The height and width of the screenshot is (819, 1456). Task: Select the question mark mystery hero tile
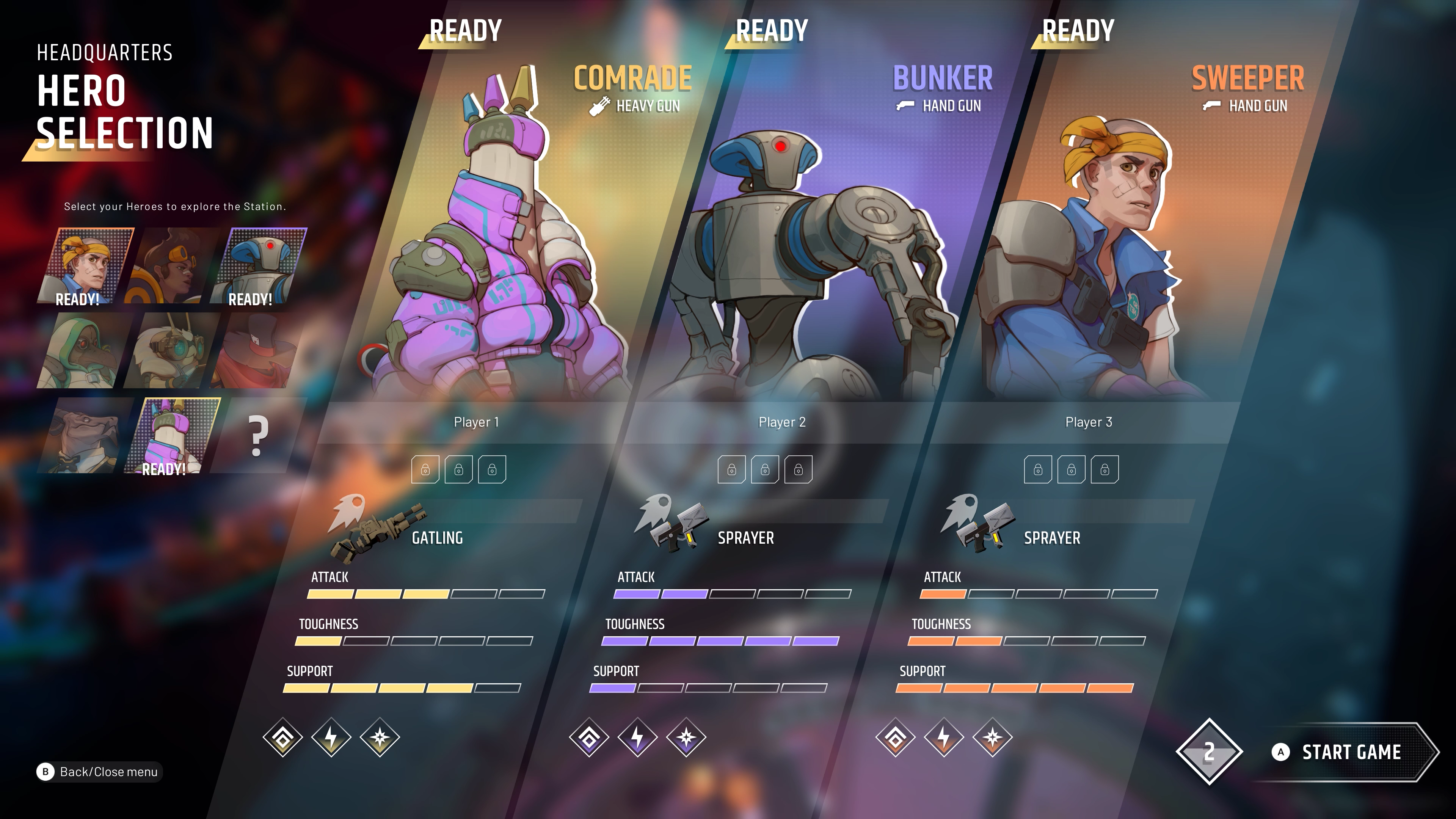[257, 435]
